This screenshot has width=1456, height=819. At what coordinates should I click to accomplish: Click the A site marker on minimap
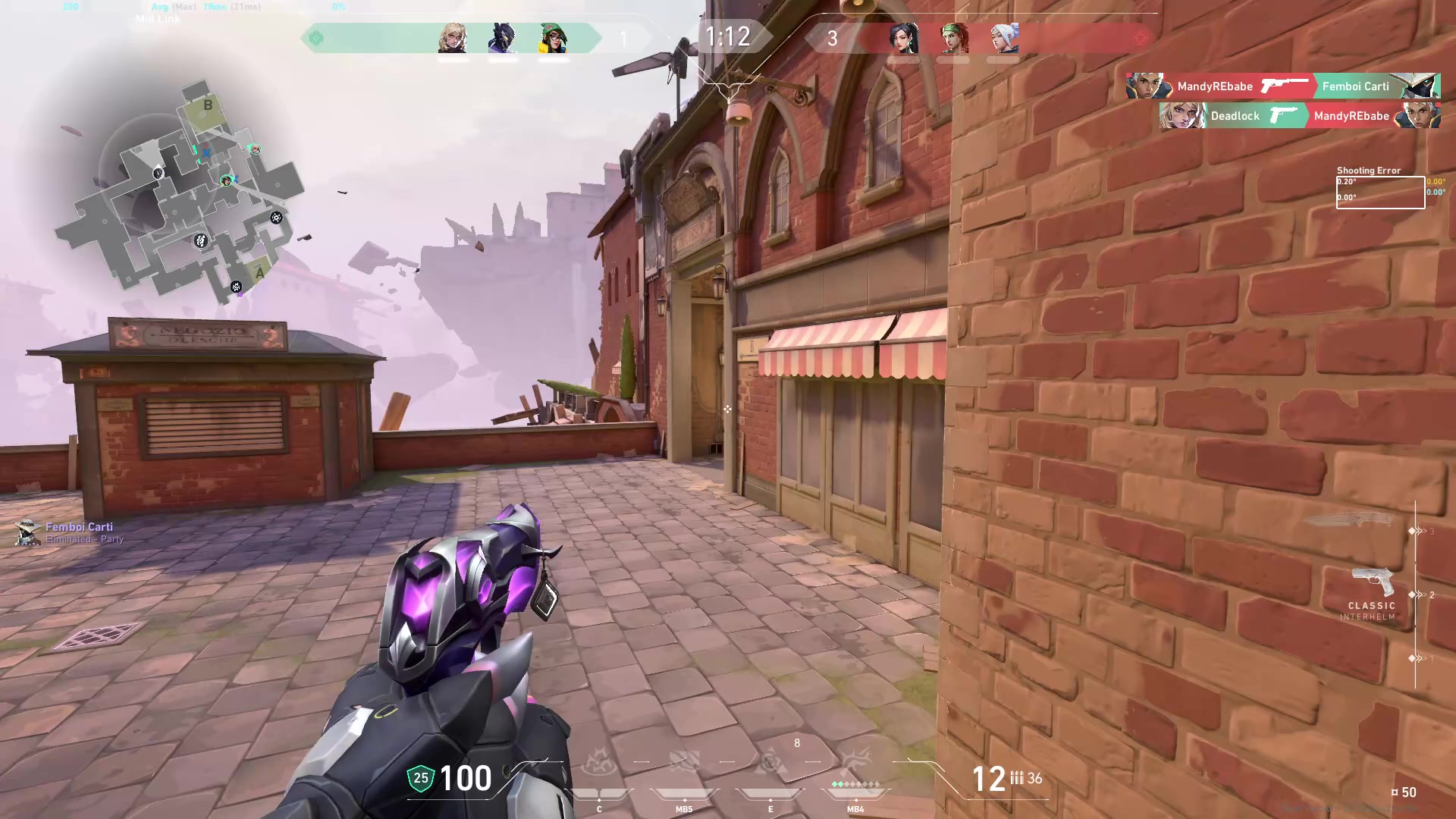pos(259,273)
